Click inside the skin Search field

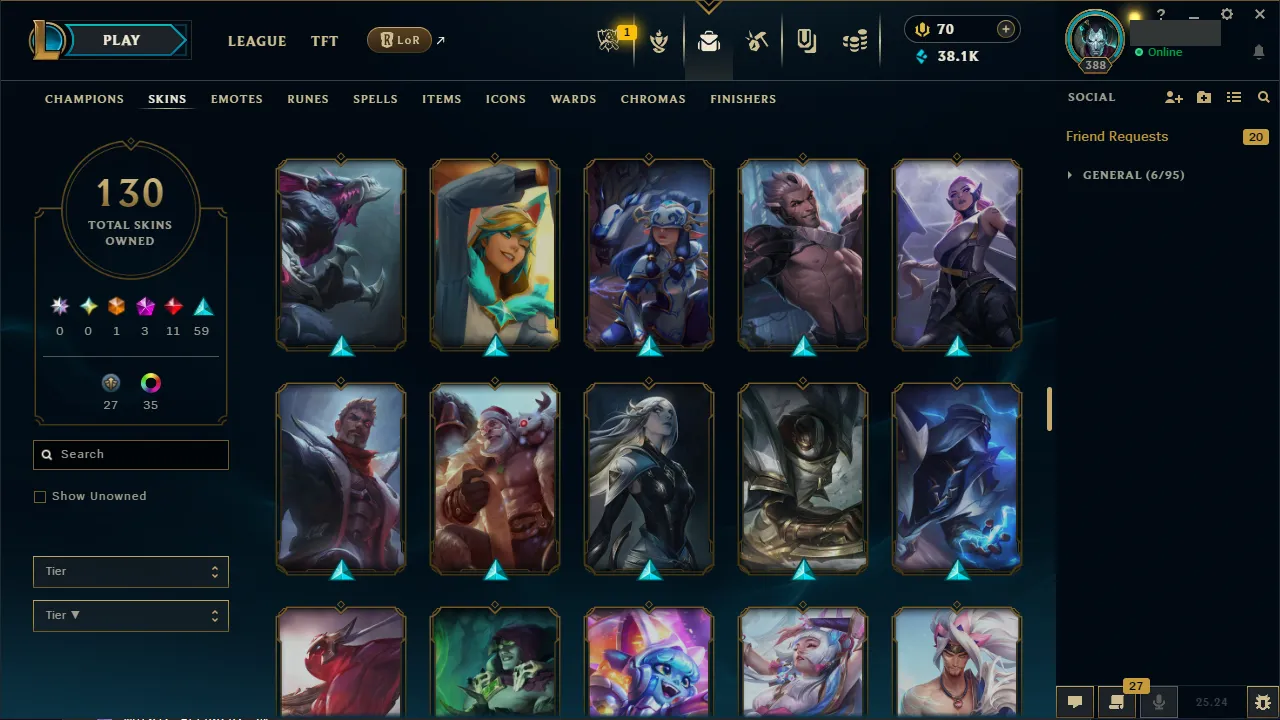(130, 455)
